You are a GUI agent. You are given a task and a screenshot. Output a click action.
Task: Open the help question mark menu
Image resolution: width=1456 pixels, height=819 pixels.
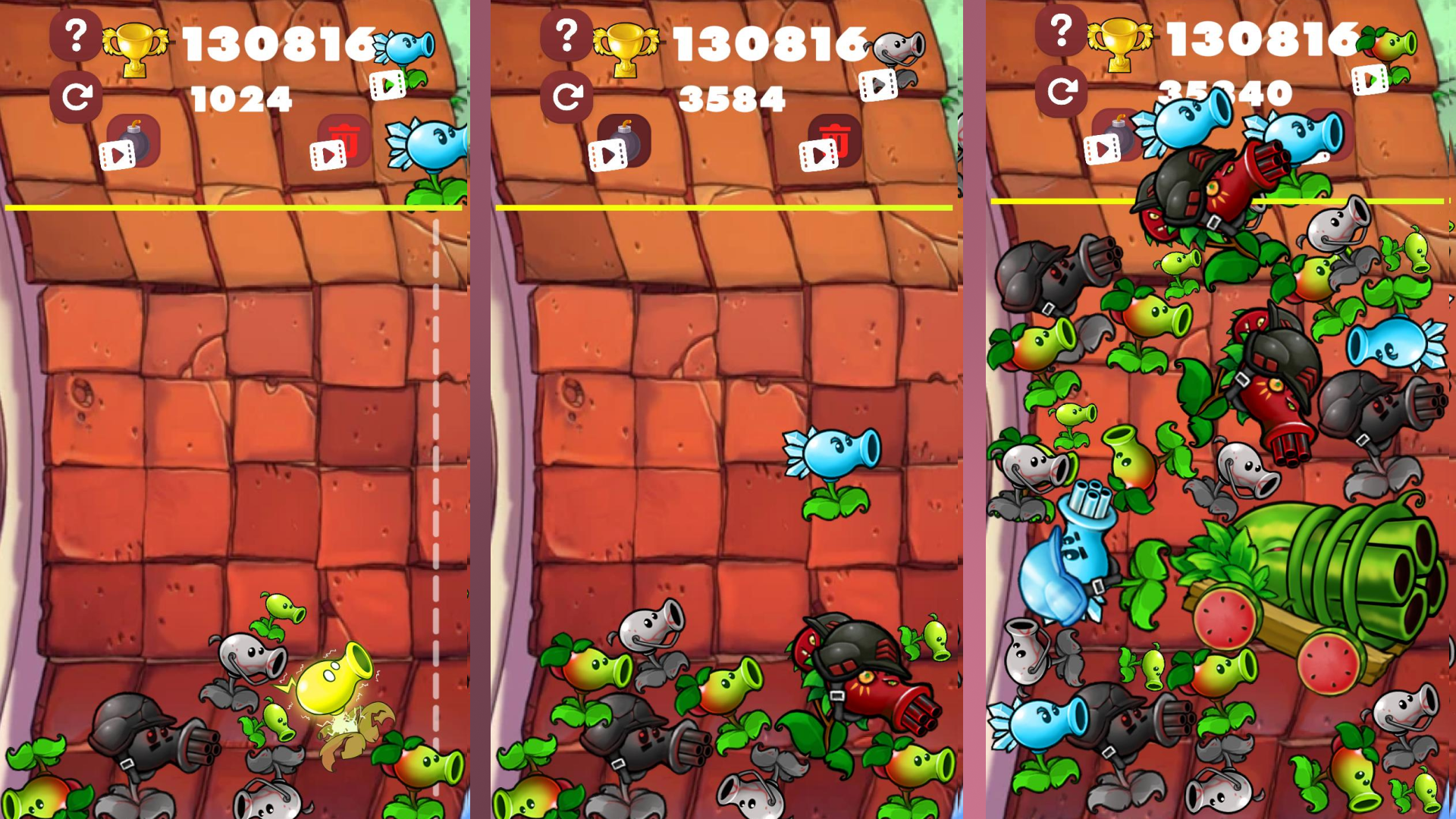tap(76, 34)
